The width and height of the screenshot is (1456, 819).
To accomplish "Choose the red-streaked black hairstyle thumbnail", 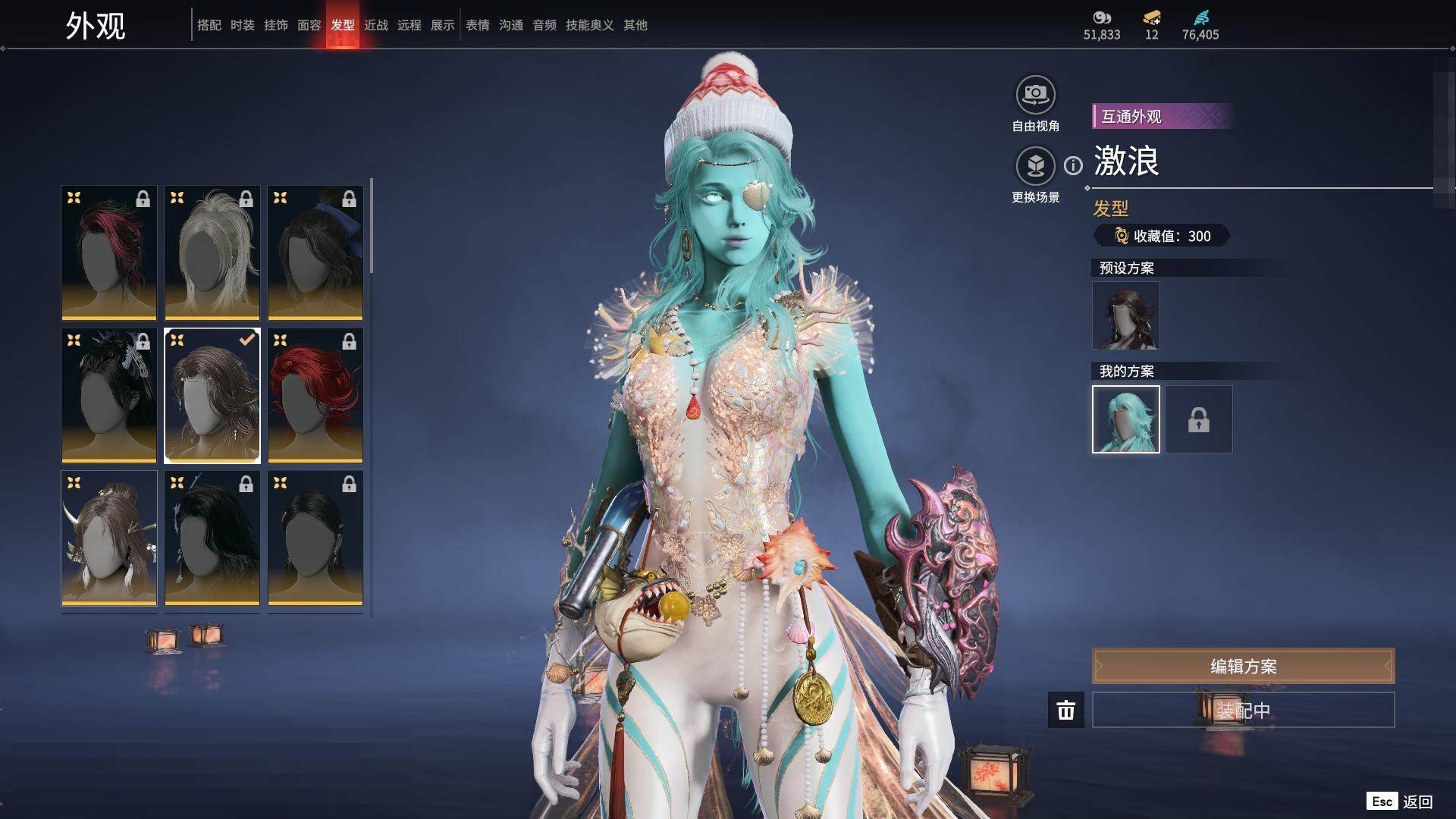I will coord(109,253).
